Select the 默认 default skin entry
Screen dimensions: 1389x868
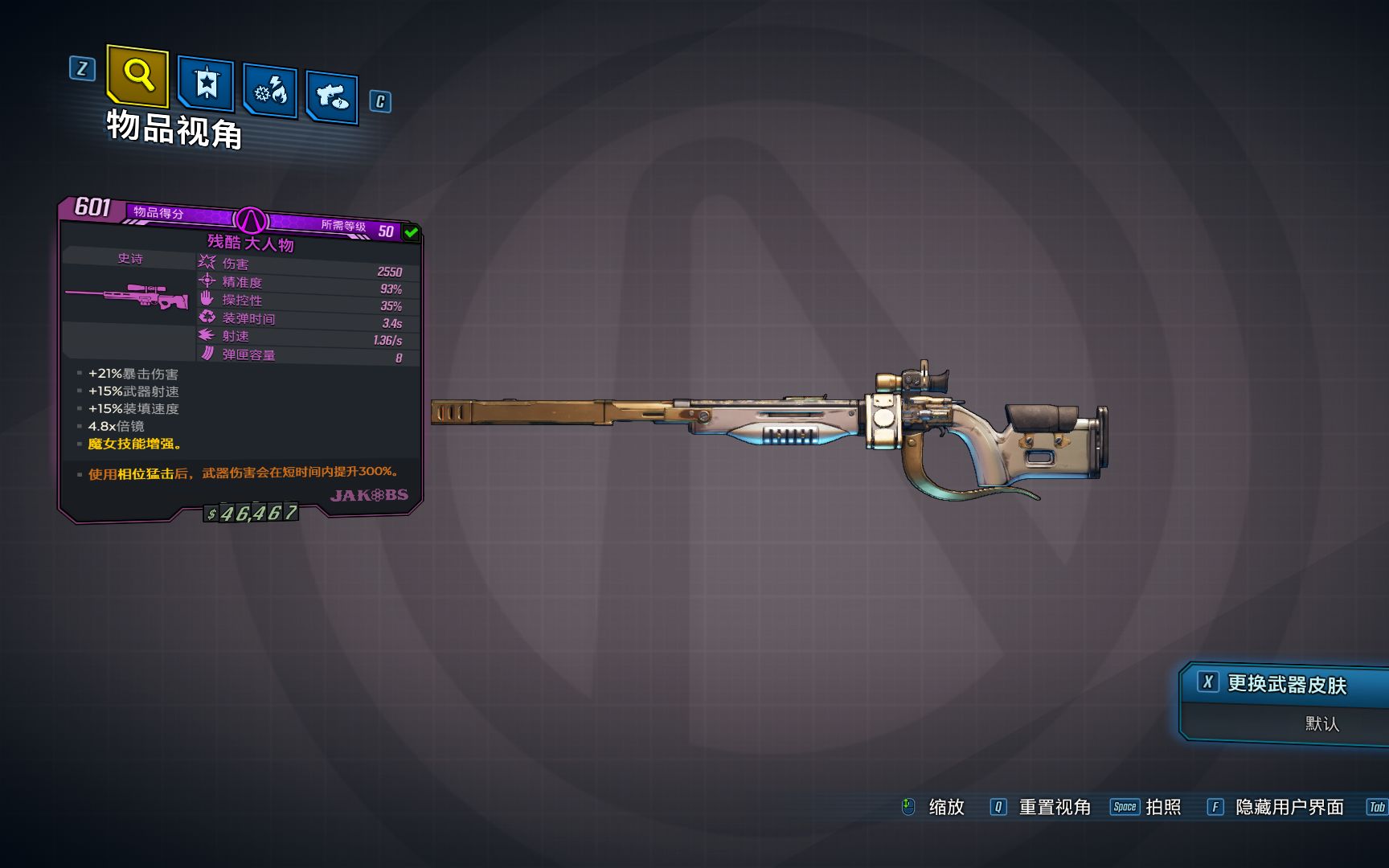(x=1321, y=723)
